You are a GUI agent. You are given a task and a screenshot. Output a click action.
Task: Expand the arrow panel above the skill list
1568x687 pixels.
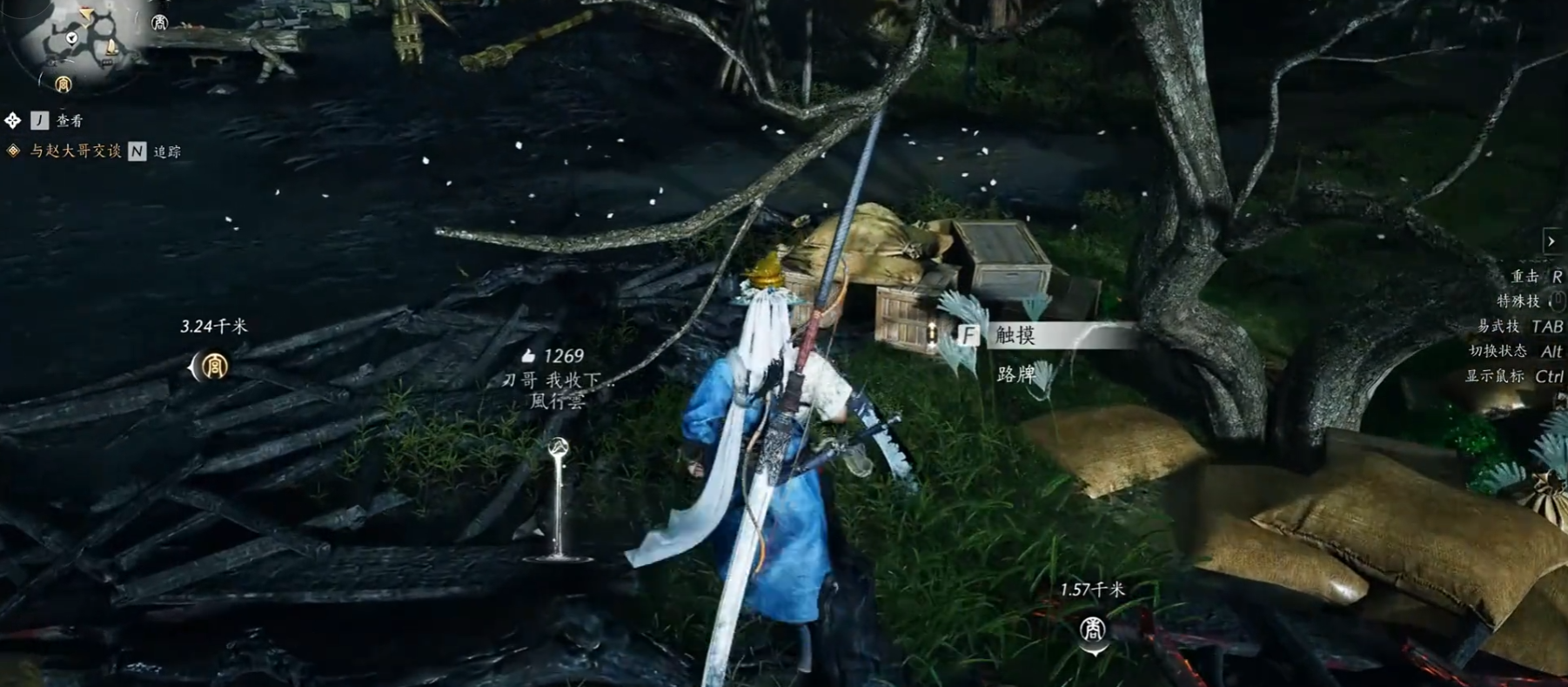[1551, 241]
